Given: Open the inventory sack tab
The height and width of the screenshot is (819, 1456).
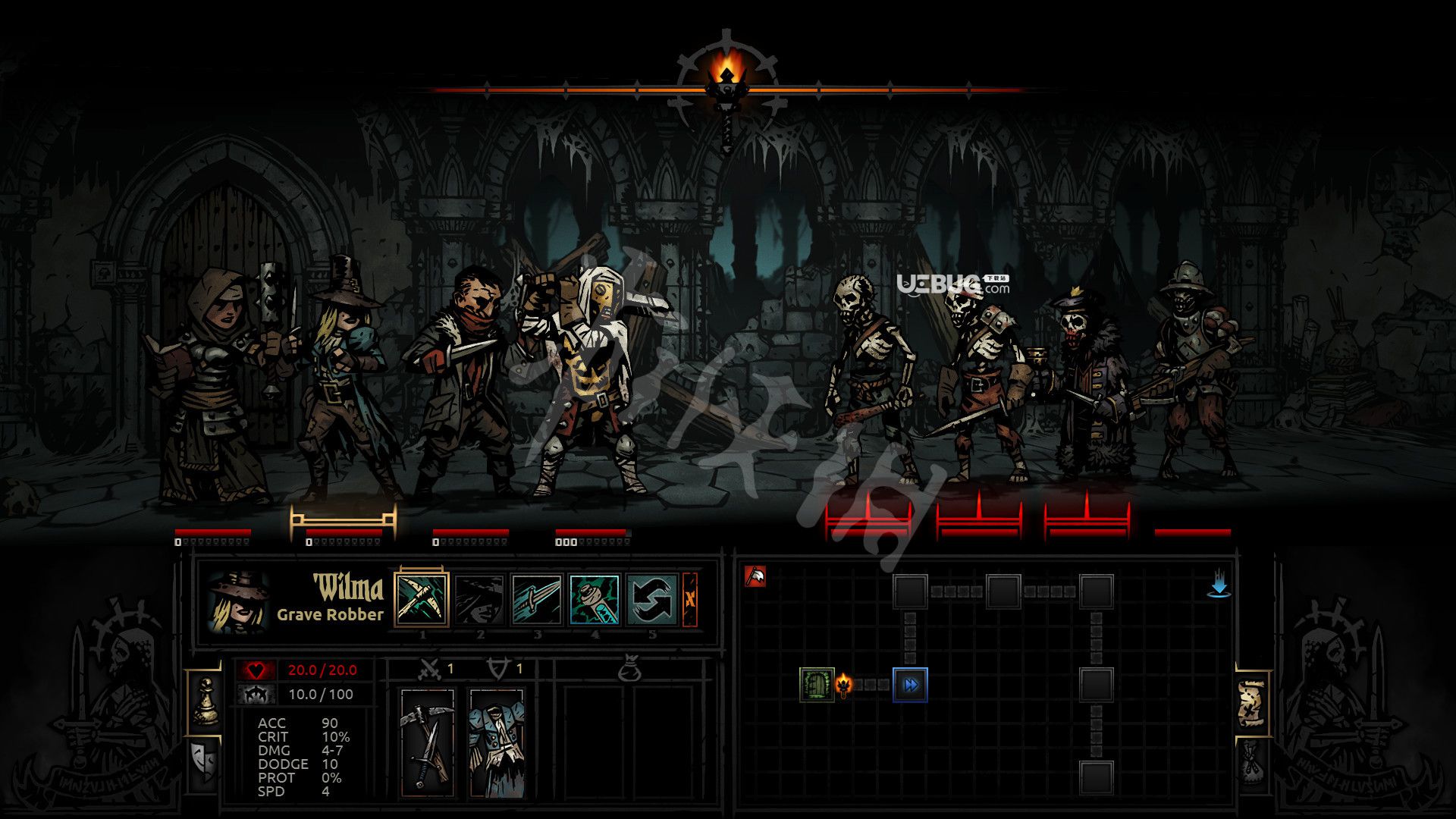Looking at the screenshot, I should click(x=1252, y=761).
